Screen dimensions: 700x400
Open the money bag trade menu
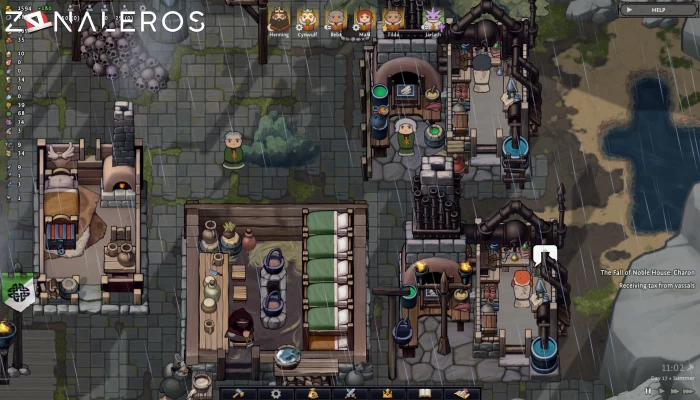tap(314, 393)
